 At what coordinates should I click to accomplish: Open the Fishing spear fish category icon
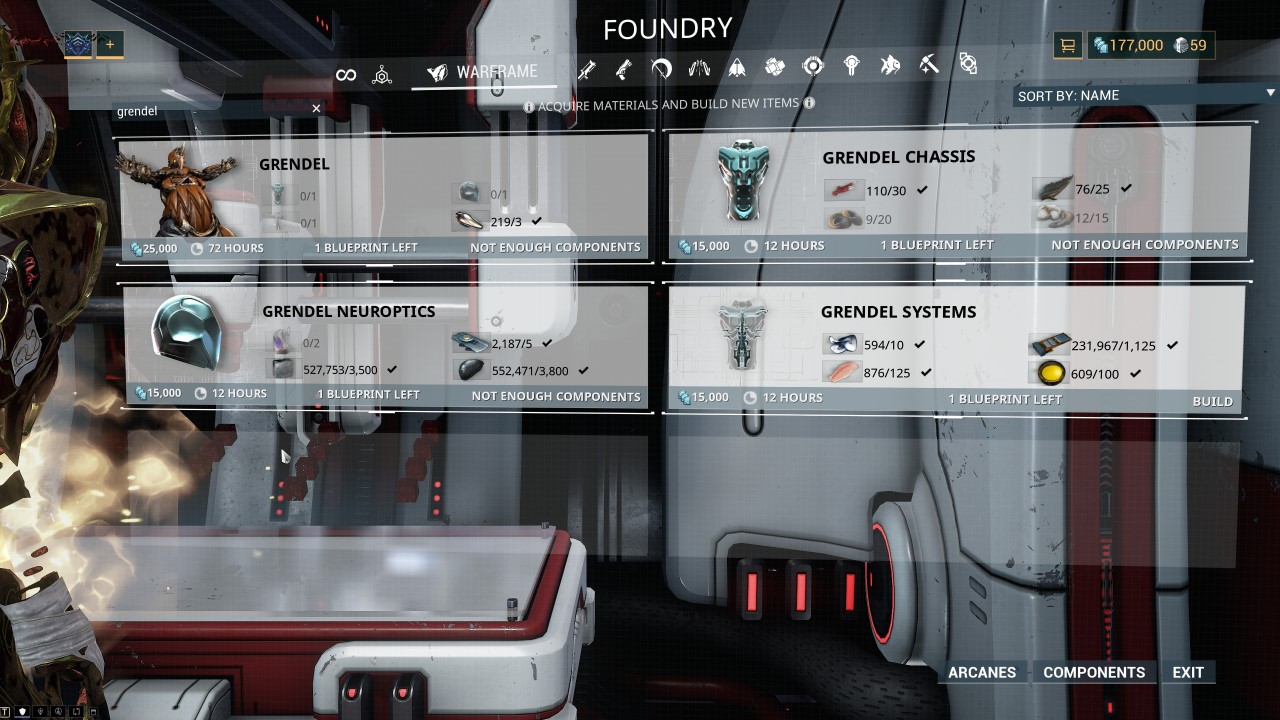(890, 66)
